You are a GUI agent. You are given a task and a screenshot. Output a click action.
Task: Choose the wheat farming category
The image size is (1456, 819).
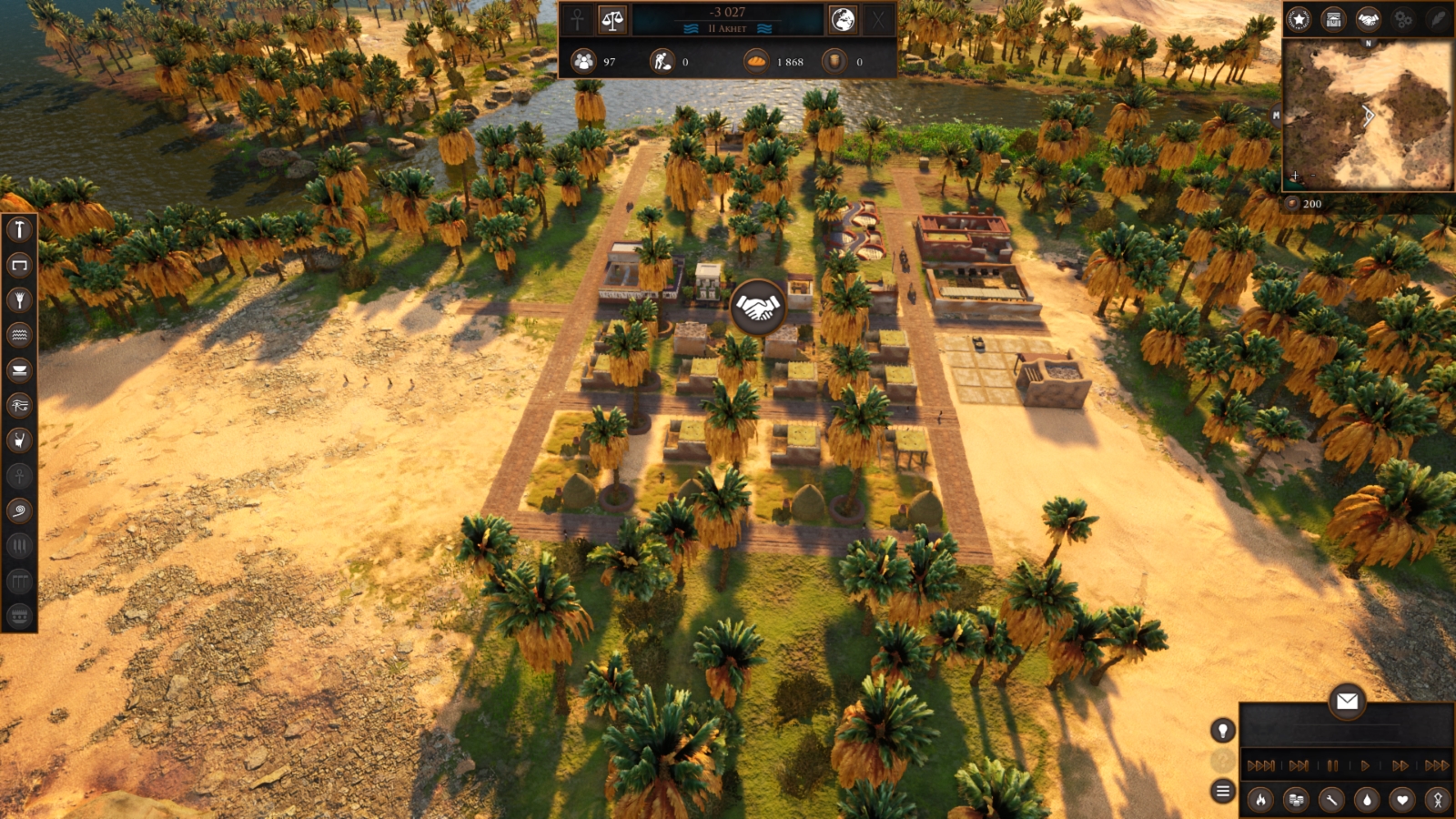point(19,300)
